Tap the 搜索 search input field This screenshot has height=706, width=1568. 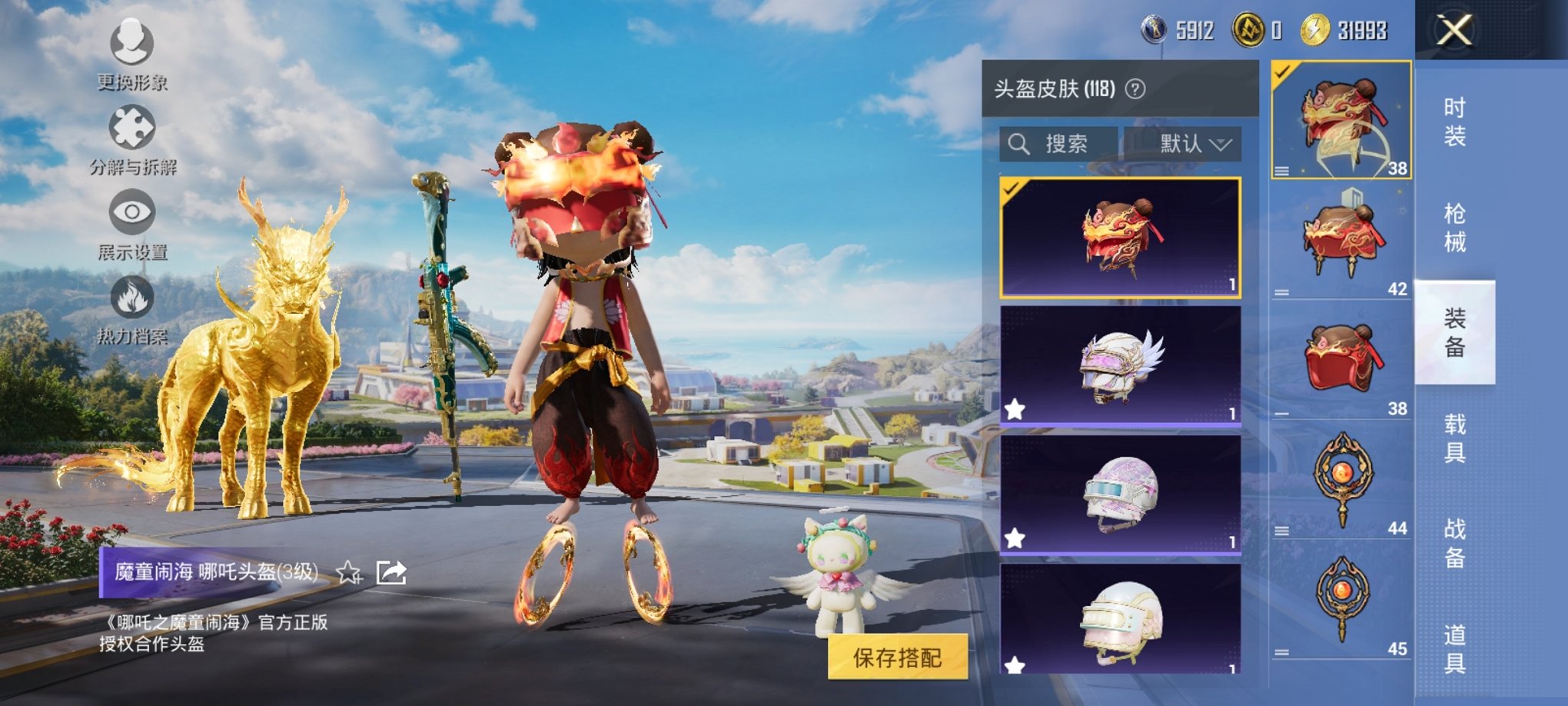[1068, 142]
